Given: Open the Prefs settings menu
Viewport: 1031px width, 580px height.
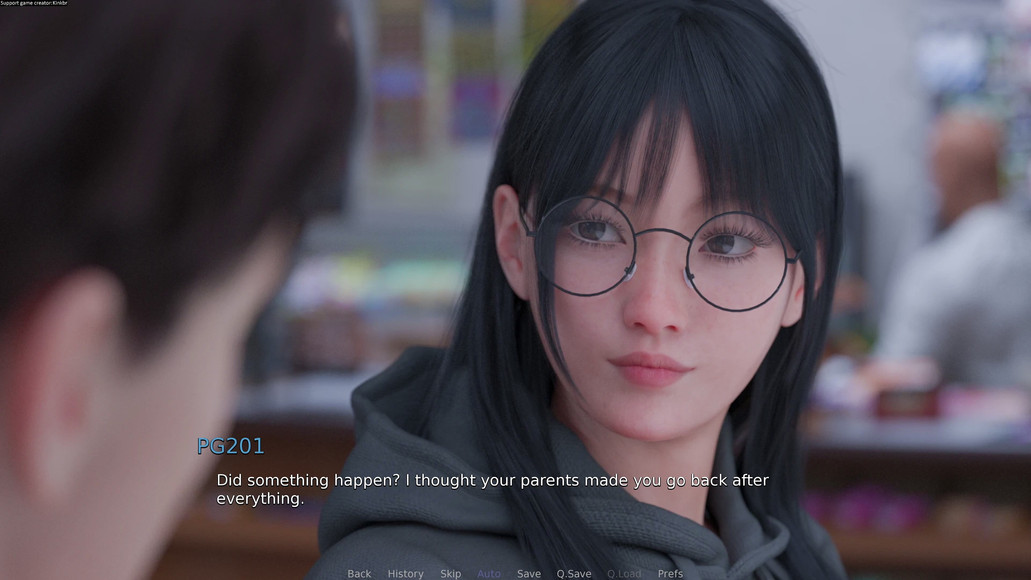Looking at the screenshot, I should pos(671,573).
